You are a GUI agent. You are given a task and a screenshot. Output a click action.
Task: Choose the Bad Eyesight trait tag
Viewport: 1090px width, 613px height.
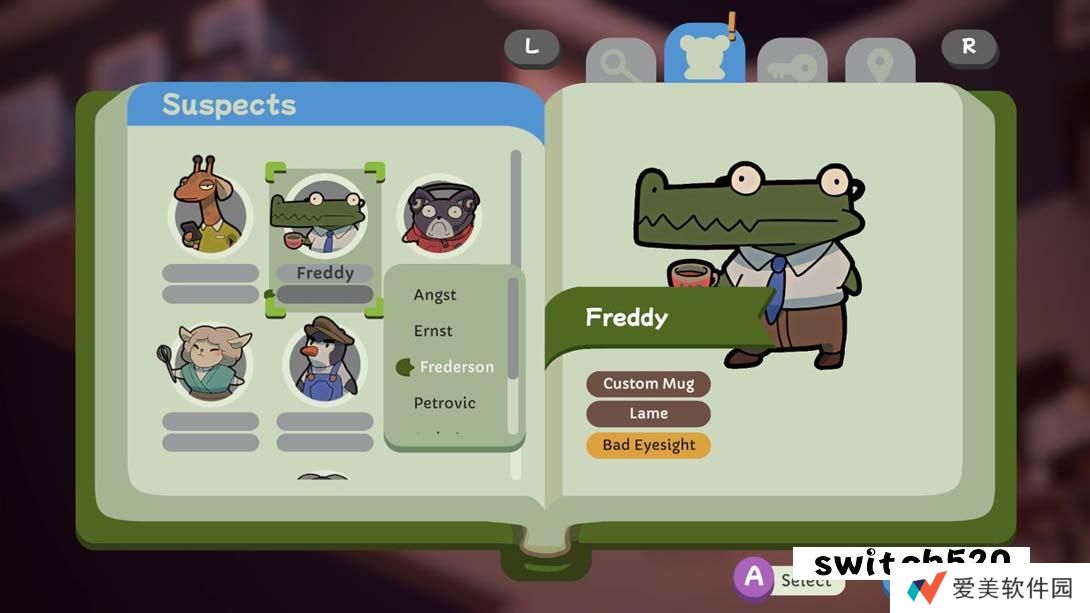(x=649, y=445)
